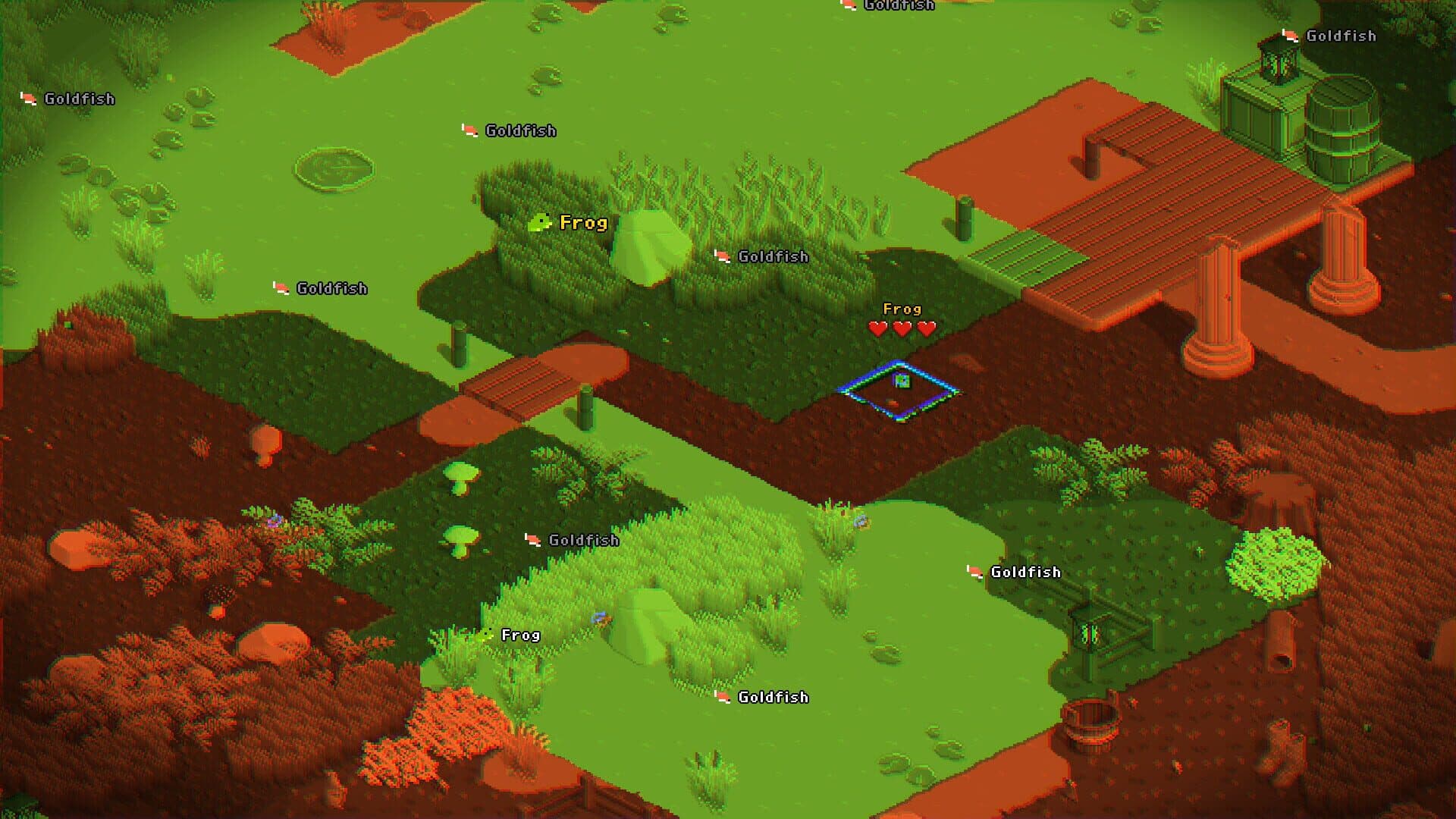Click the middle heart in the Frog's health display
The width and height of the screenshot is (1456, 819).
pos(901,329)
